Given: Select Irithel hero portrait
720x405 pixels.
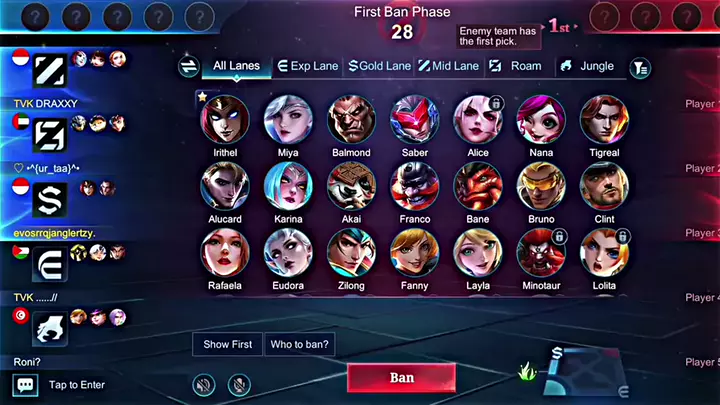Looking at the screenshot, I should pos(225,120).
